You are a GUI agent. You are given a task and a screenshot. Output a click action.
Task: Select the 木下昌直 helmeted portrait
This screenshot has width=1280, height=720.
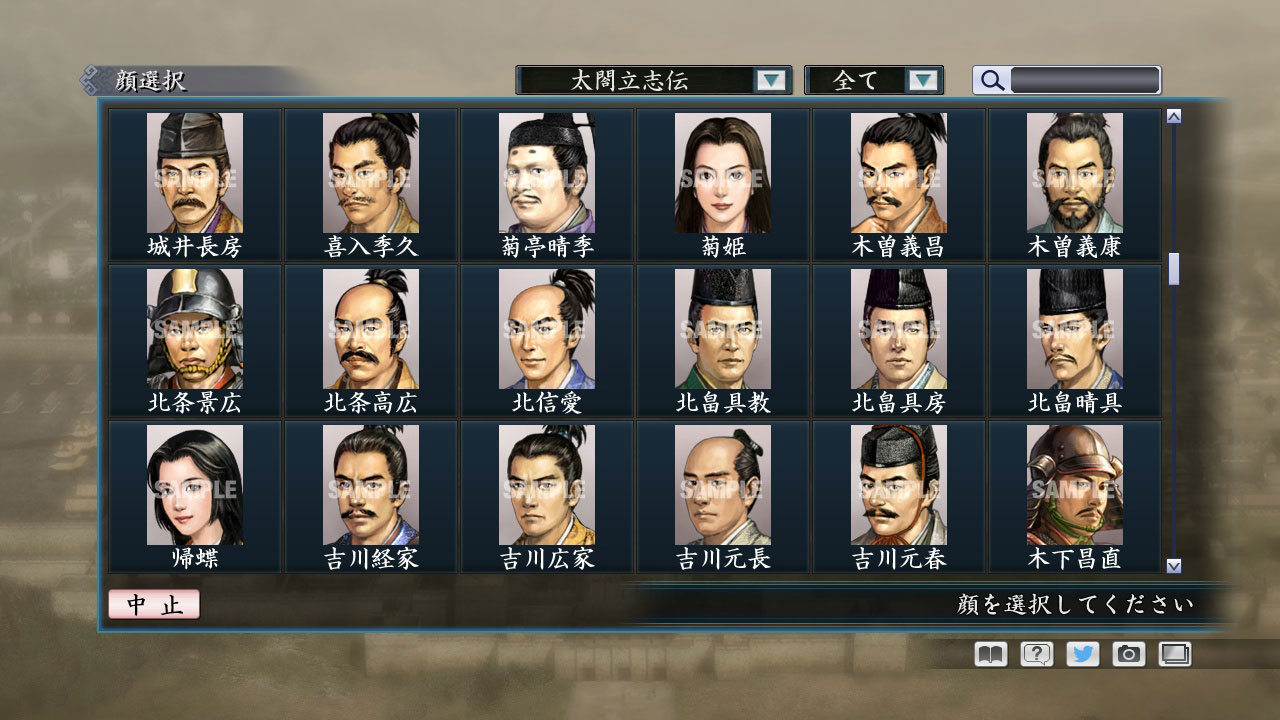[1074, 484]
